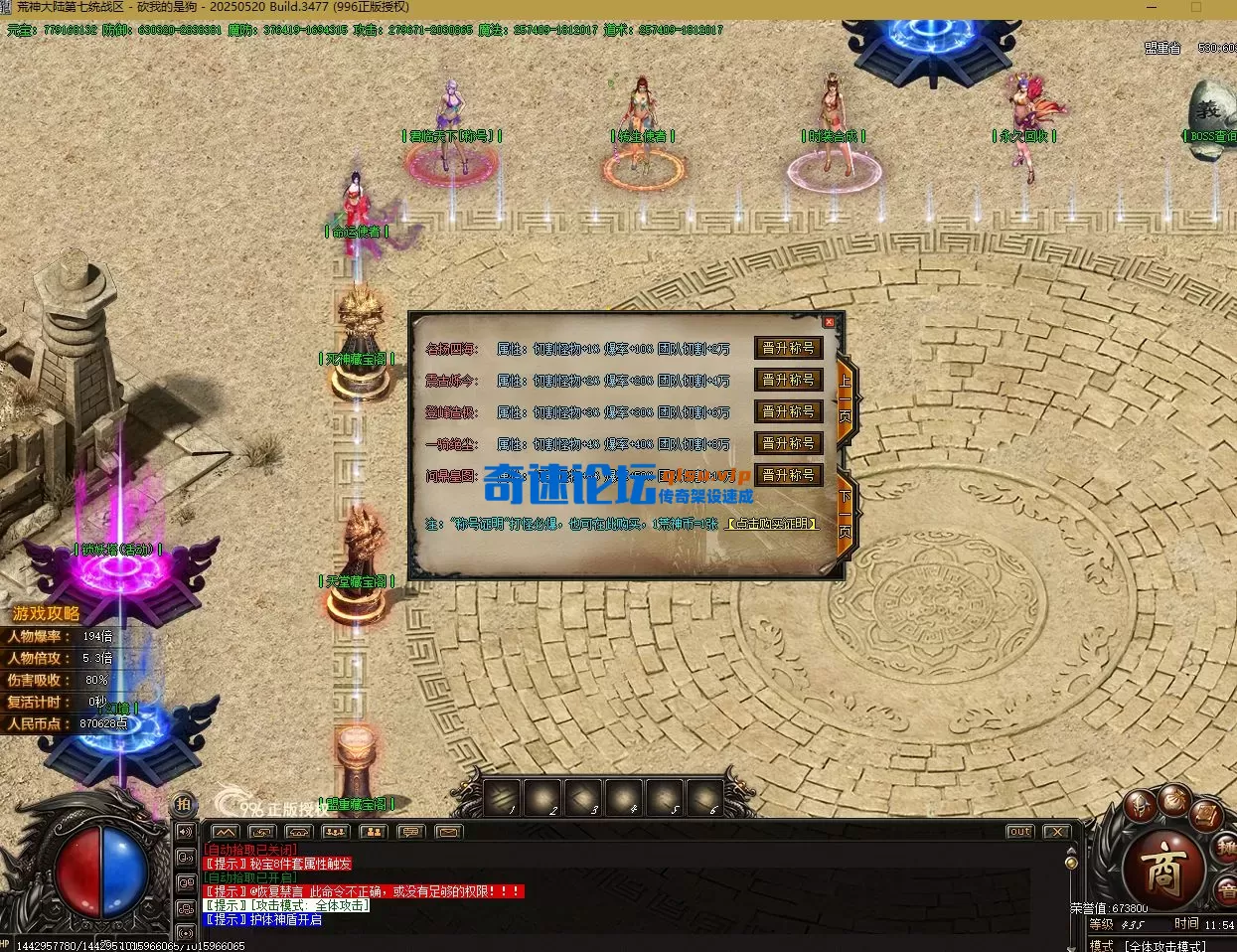Click the 点击购买证明 purchase link
Image resolution: width=1237 pixels, height=952 pixels.
771,524
